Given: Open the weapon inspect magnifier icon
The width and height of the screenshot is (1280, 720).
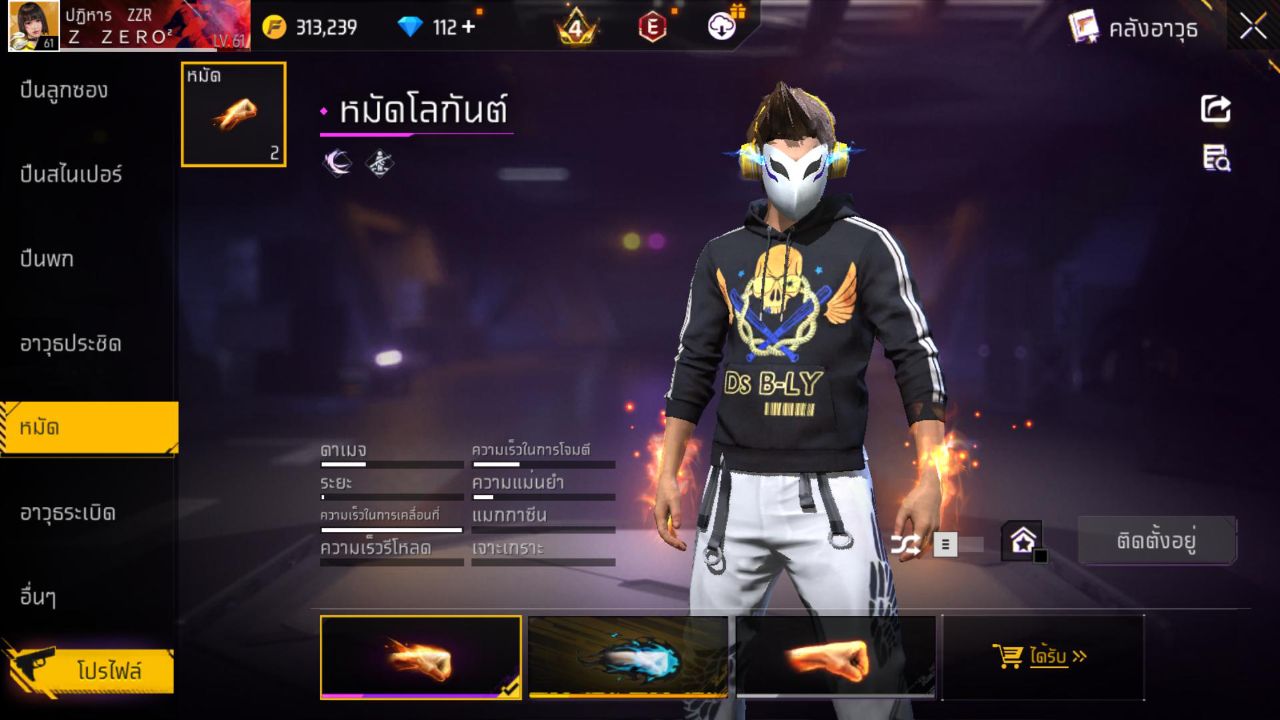Looking at the screenshot, I should 1215,158.
